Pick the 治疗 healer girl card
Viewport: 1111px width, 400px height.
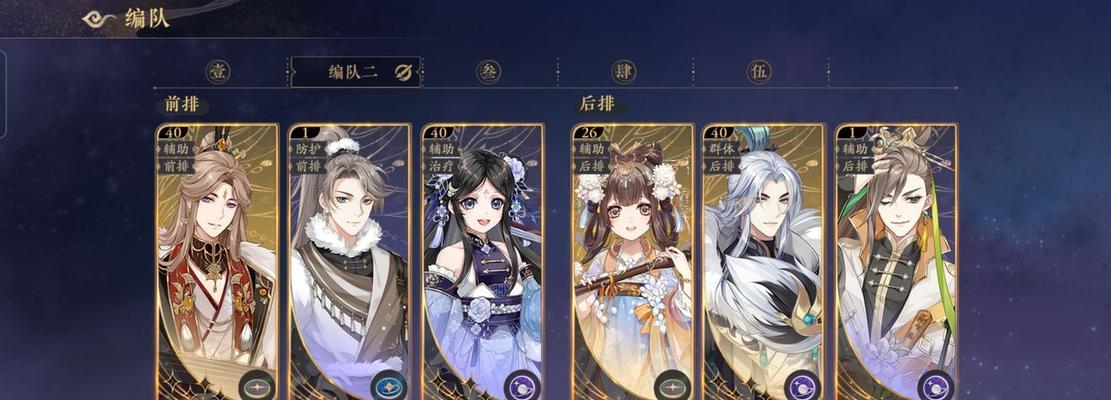[x=483, y=260]
